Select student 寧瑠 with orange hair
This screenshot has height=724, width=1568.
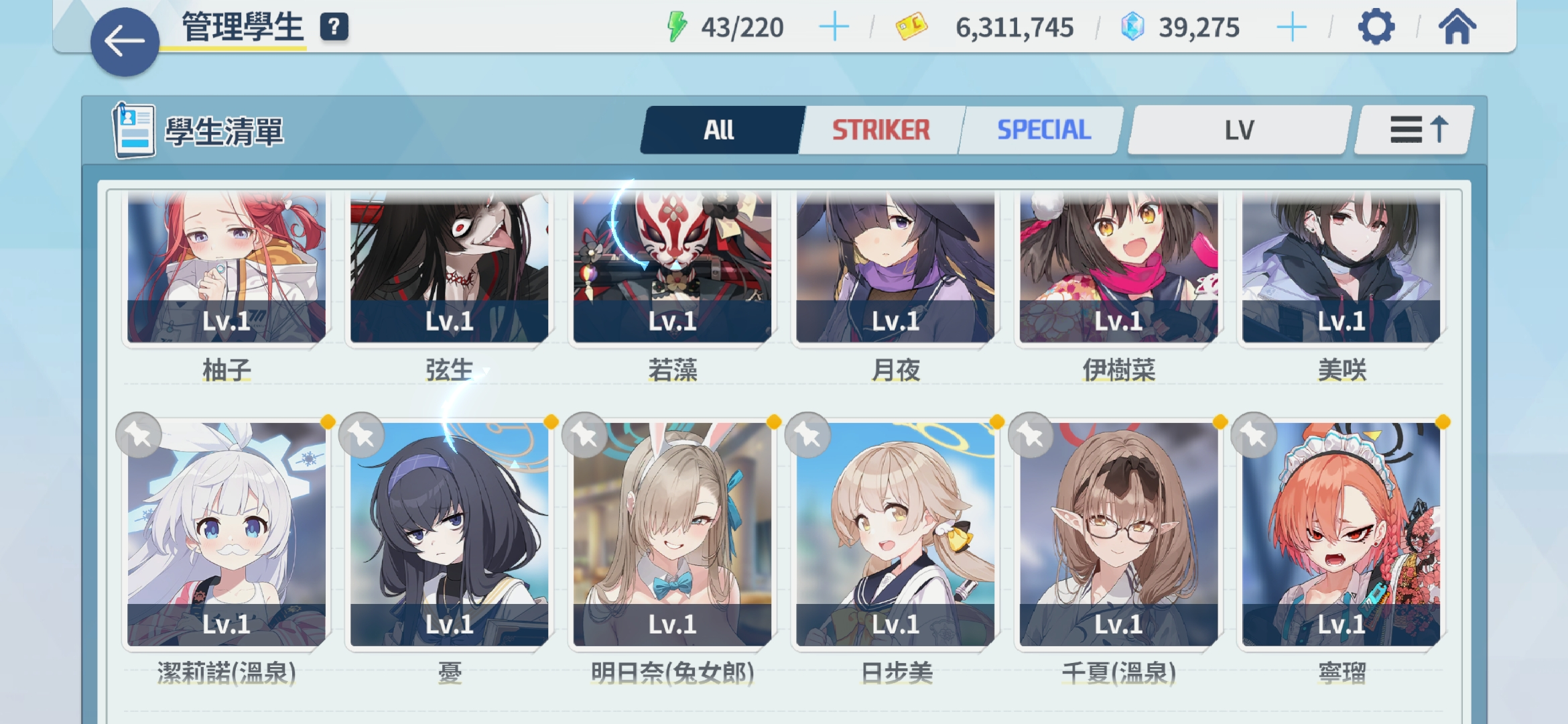pyautogui.click(x=1341, y=534)
